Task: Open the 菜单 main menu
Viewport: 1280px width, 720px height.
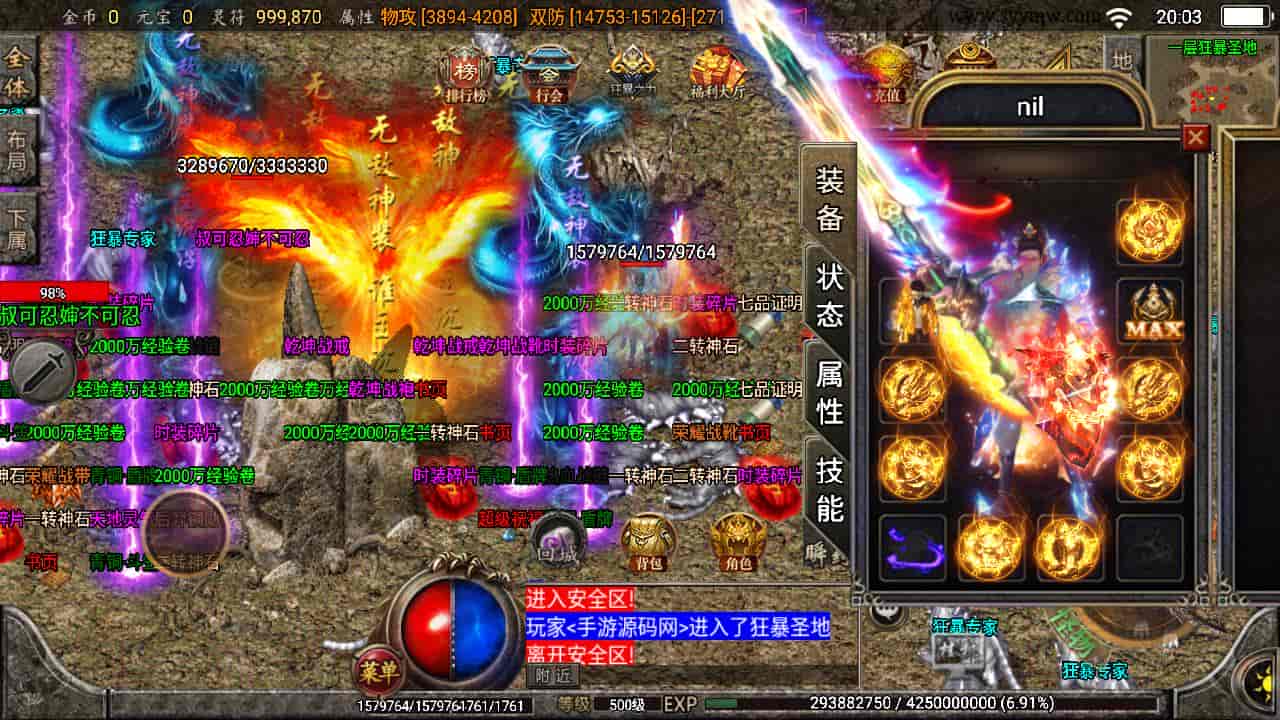Action: coord(379,675)
